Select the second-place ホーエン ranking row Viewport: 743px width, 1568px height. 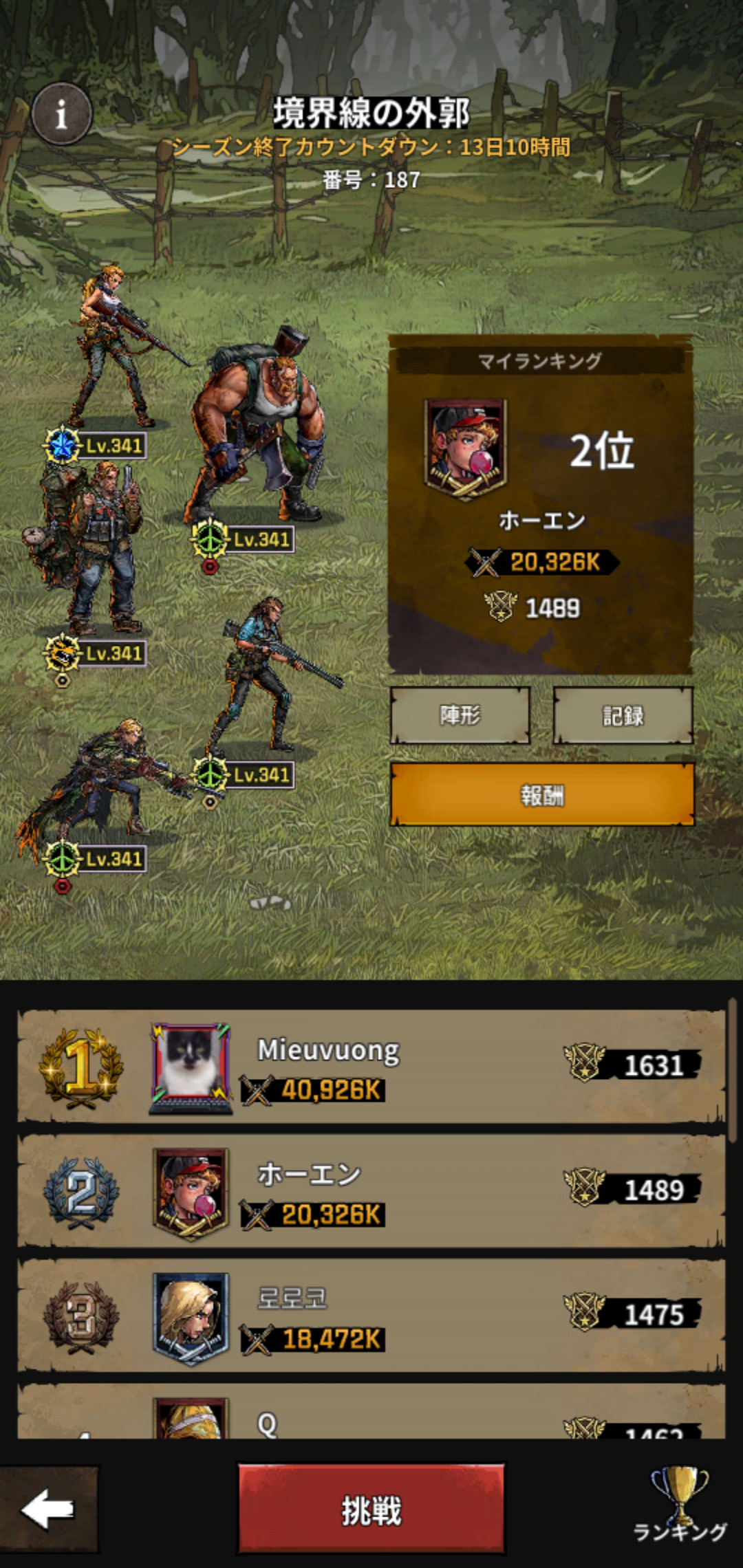(x=371, y=1190)
